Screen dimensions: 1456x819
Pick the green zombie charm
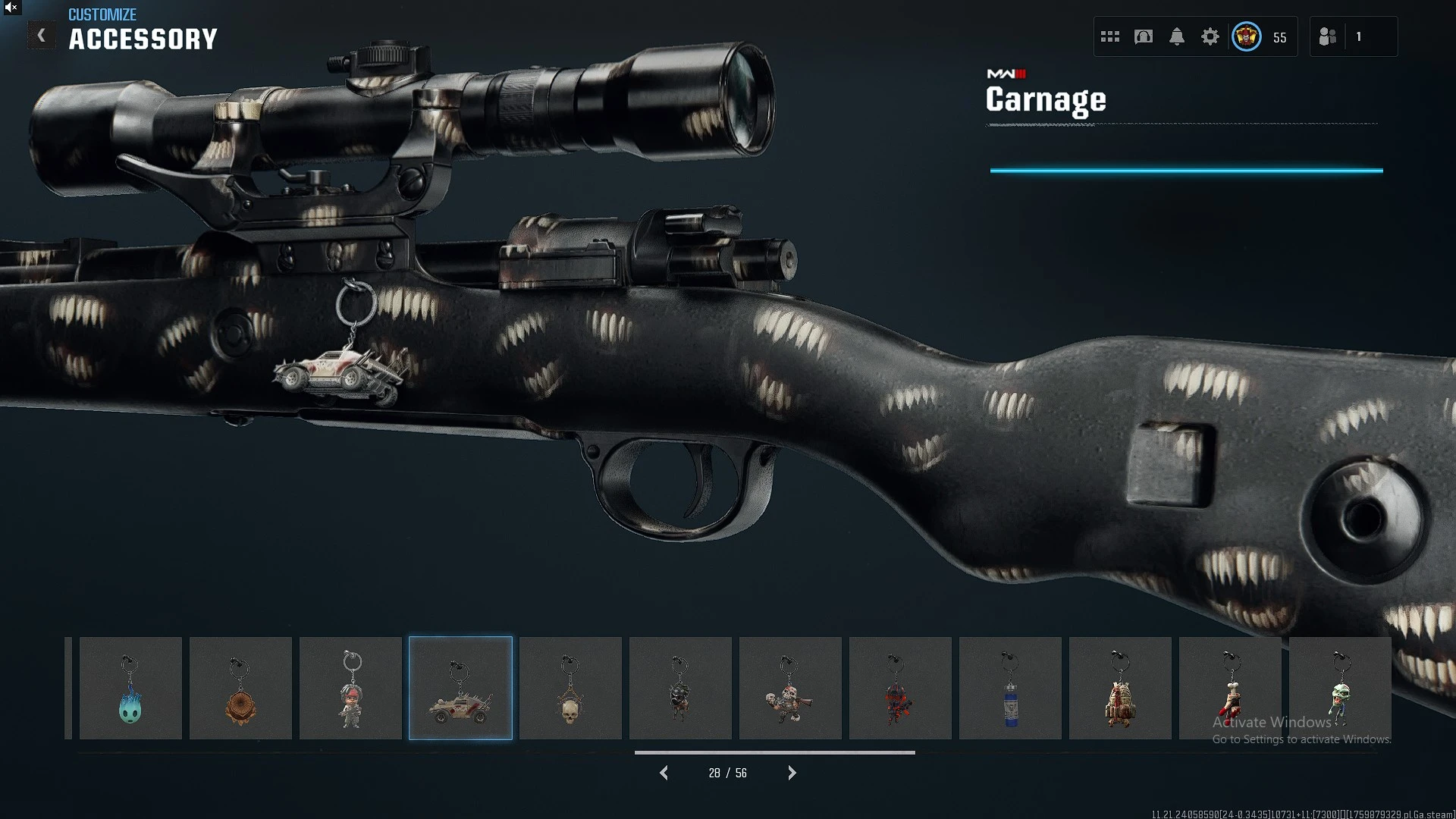[x=1340, y=689]
